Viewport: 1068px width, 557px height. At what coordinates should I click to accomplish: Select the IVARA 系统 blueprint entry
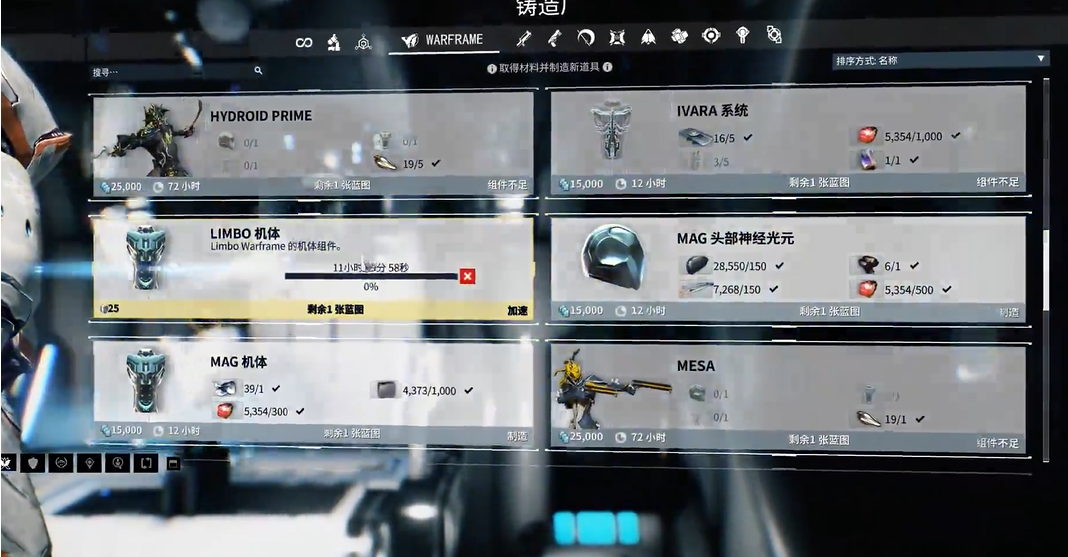[x=786, y=138]
